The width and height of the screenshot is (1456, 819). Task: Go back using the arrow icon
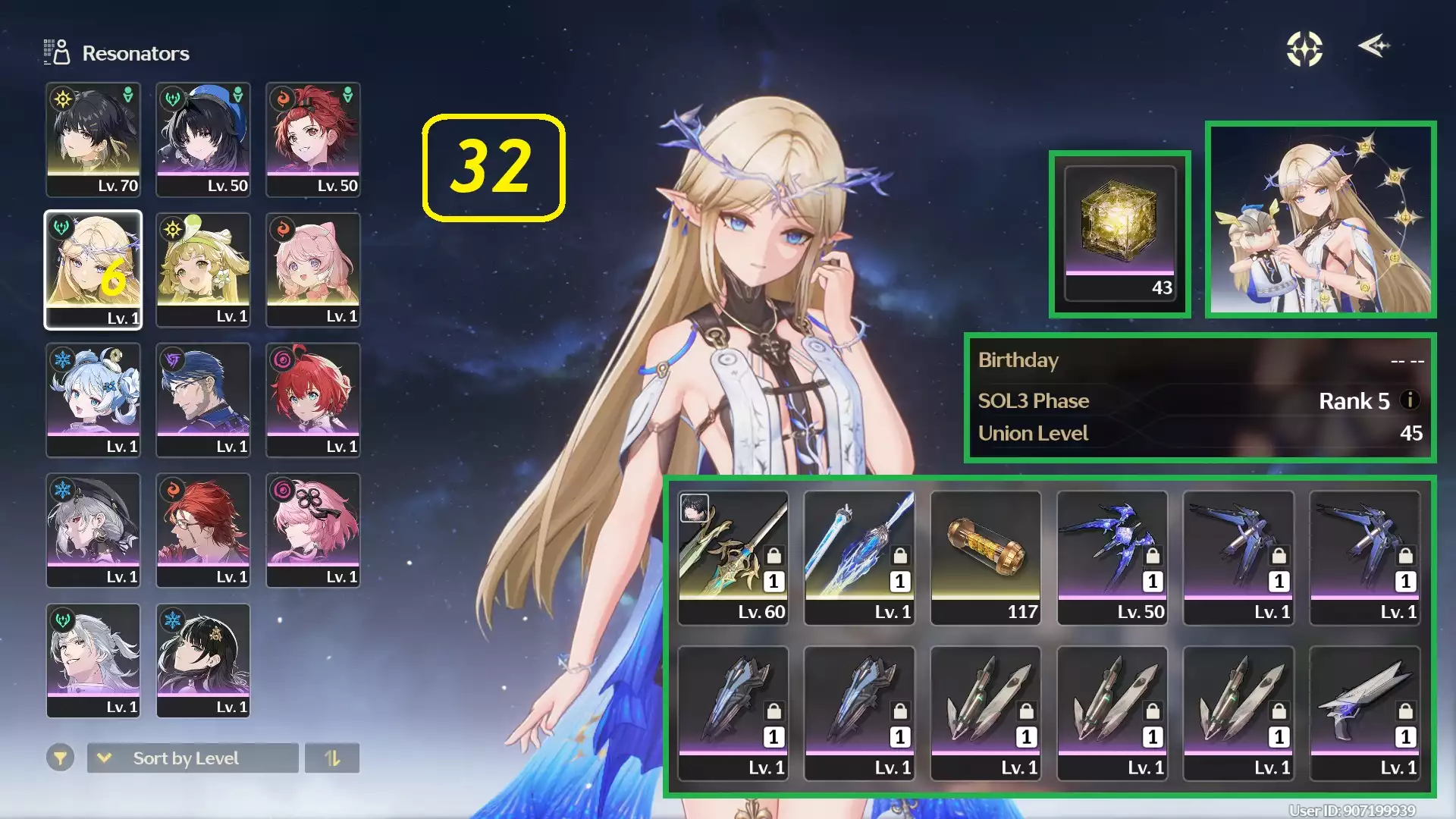(1373, 46)
